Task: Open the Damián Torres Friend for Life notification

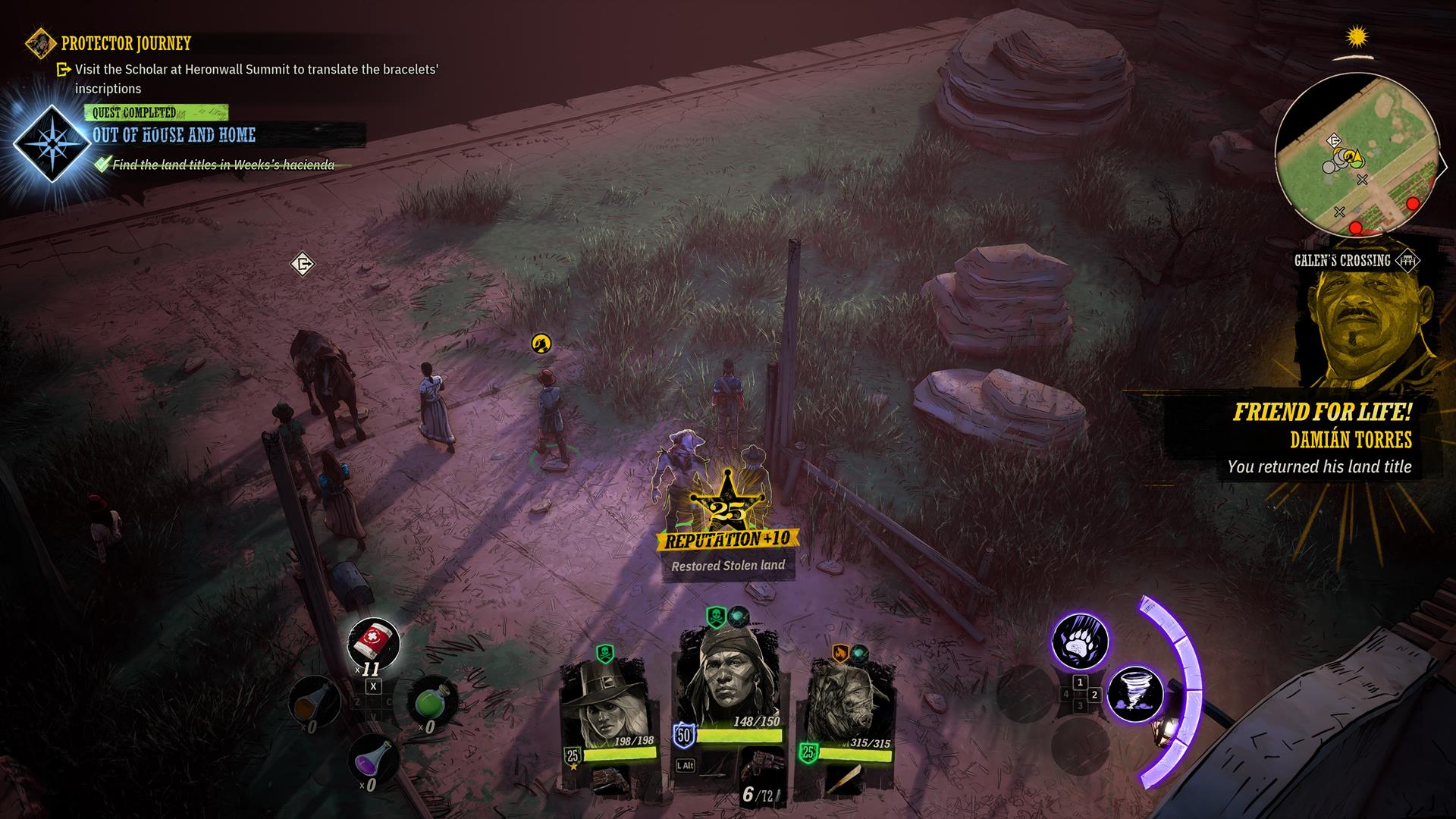Action: tap(1323, 439)
